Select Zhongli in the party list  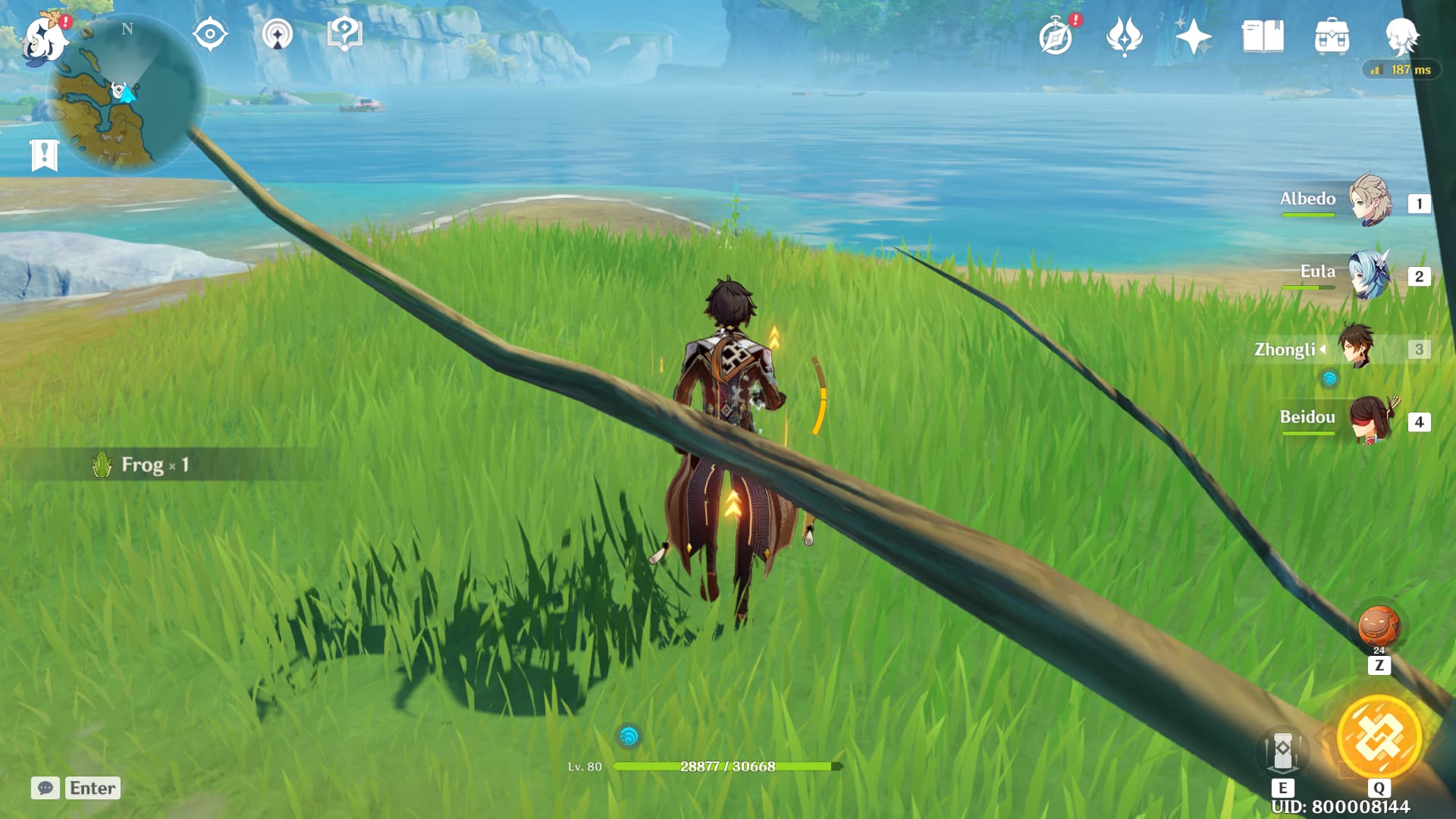(x=1356, y=347)
